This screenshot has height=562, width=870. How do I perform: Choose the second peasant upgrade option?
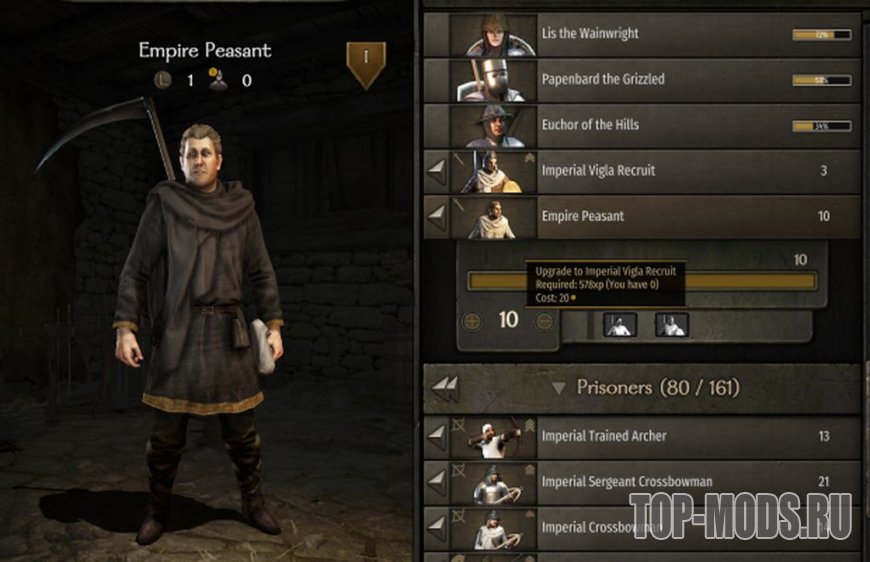[x=671, y=323]
